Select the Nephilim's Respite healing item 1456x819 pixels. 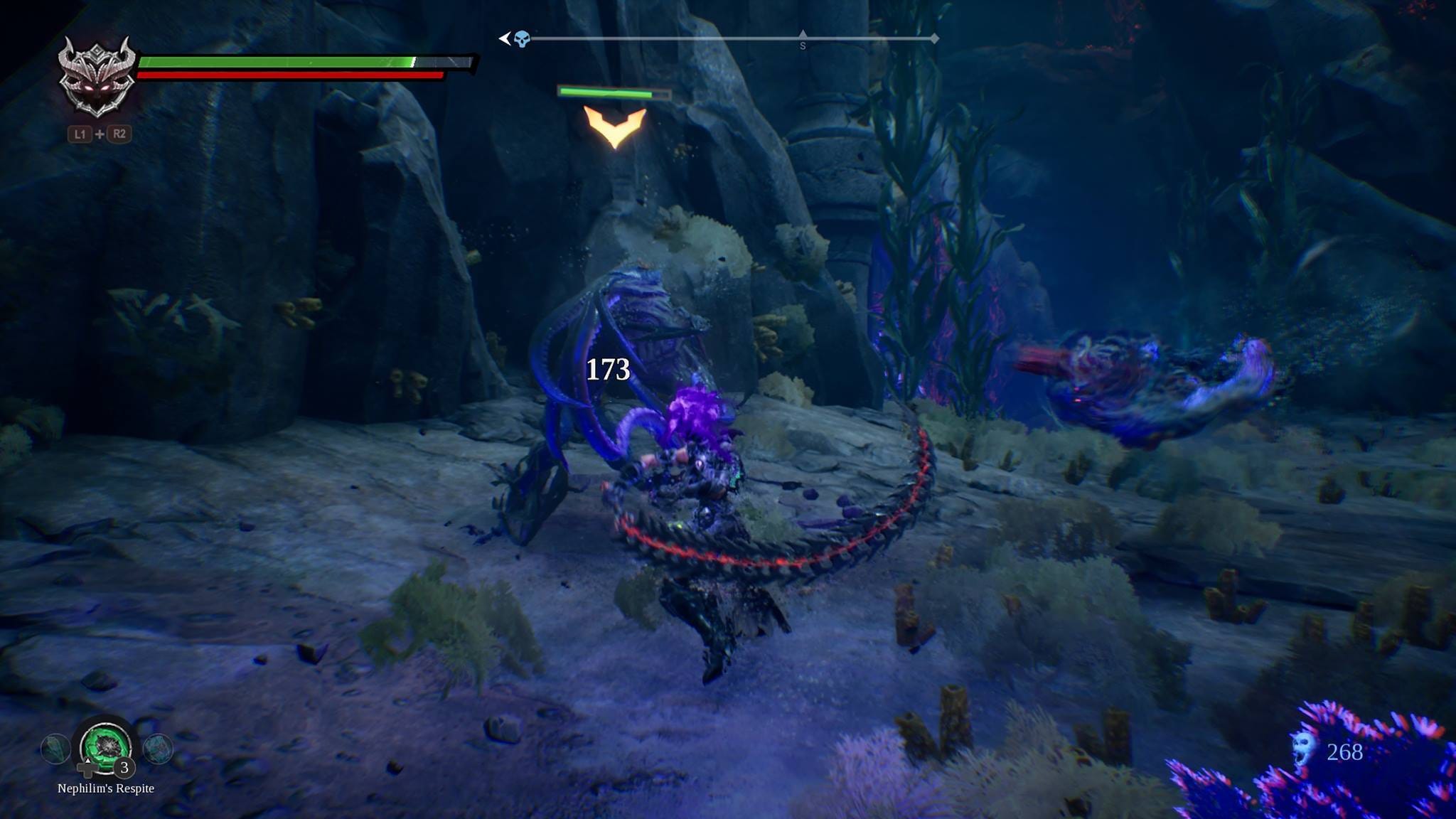click(x=106, y=746)
